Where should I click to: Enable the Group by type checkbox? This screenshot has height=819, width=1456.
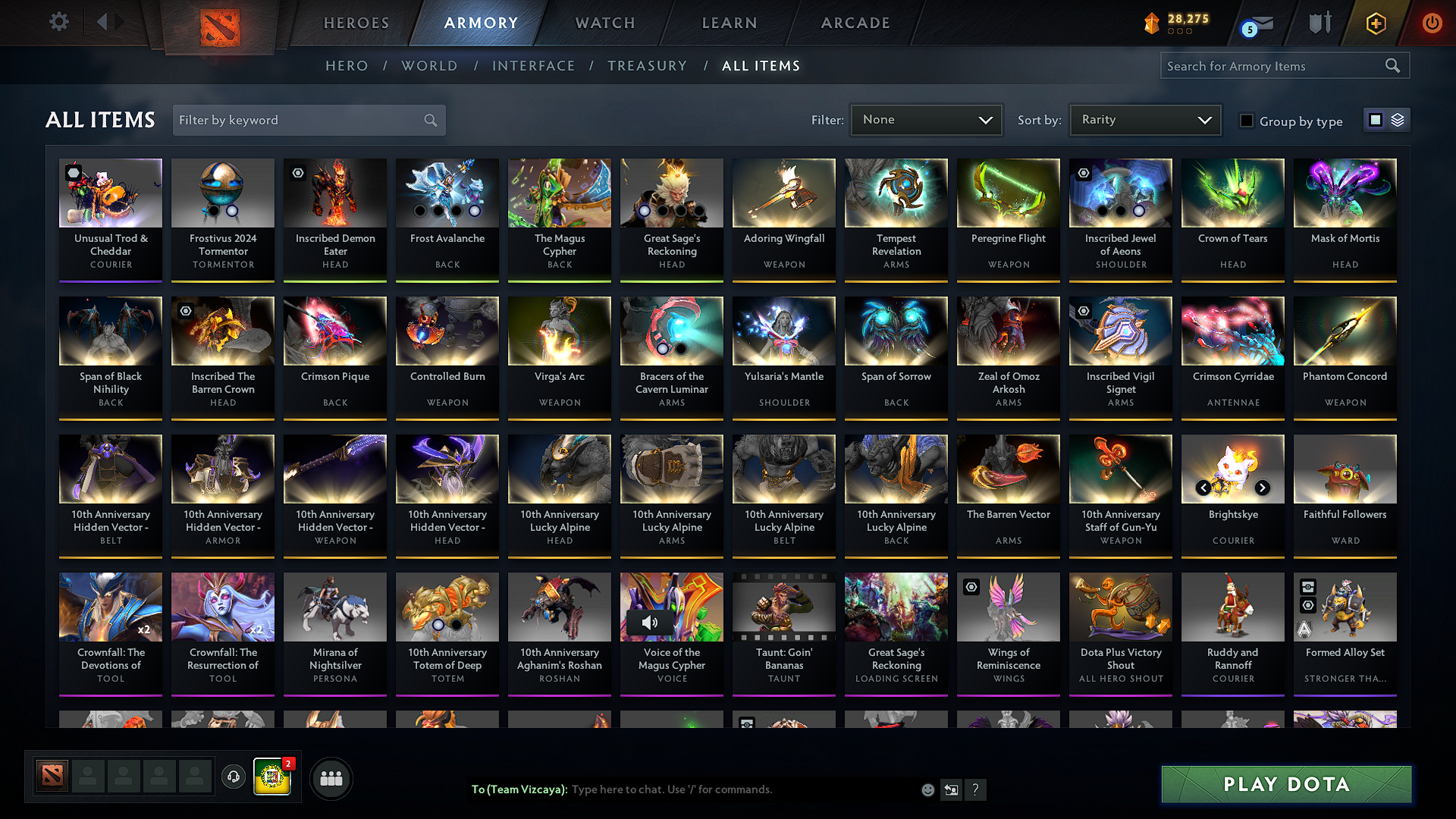click(1247, 120)
